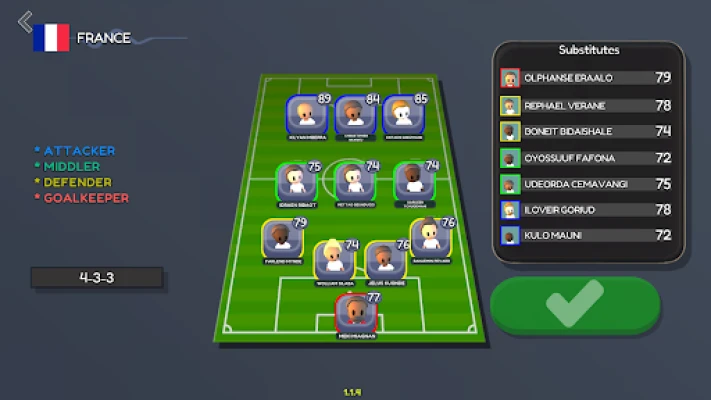Image resolution: width=711 pixels, height=400 pixels.
Task: Select the attacker rated 85
Action: point(403,116)
